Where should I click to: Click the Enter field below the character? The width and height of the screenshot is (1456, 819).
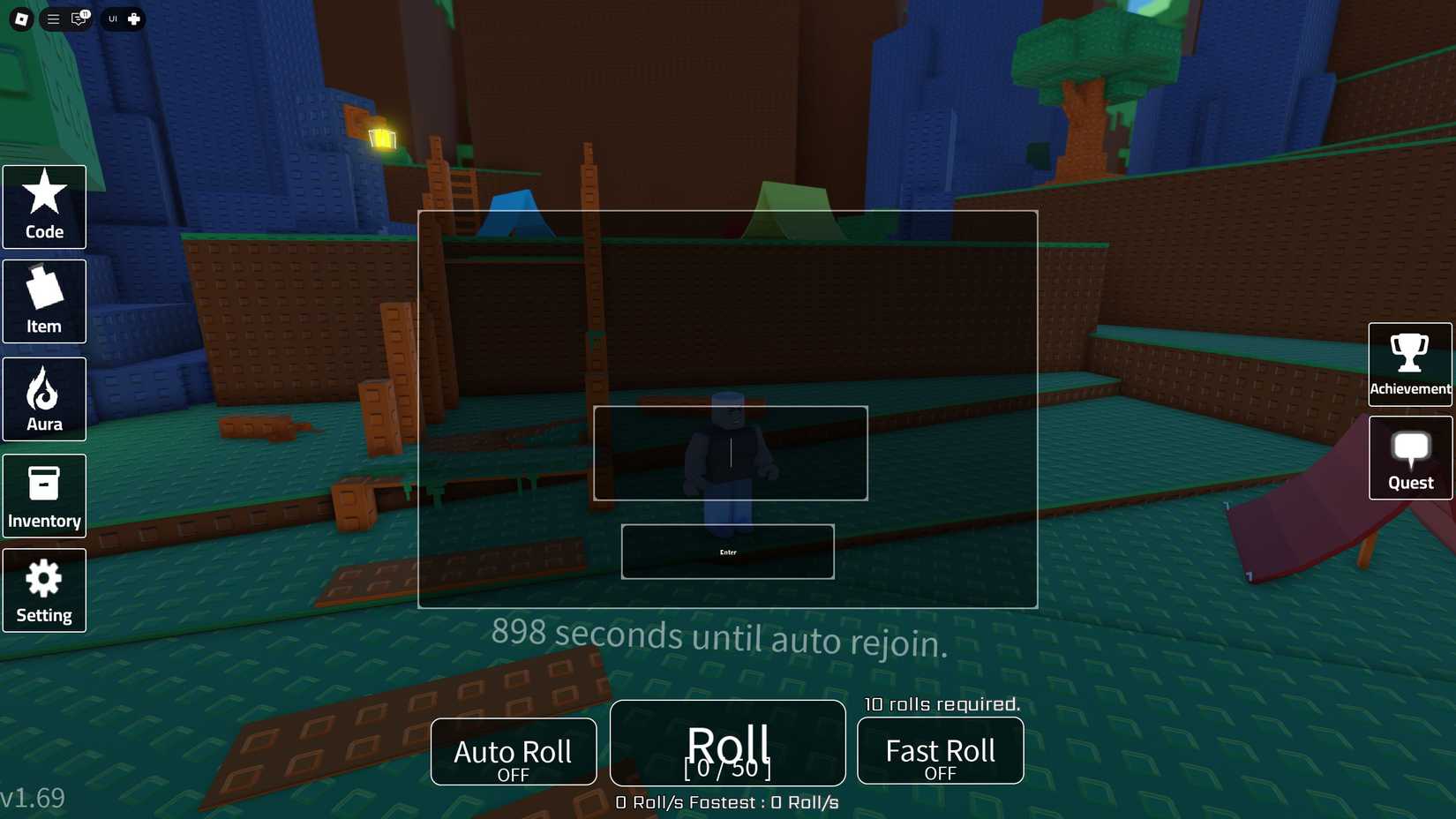(x=727, y=551)
